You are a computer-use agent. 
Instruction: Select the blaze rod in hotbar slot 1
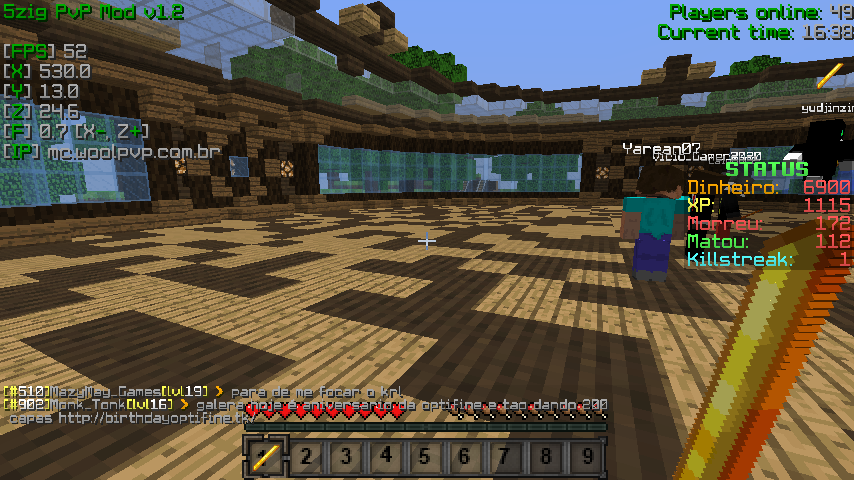pyautogui.click(x=265, y=458)
